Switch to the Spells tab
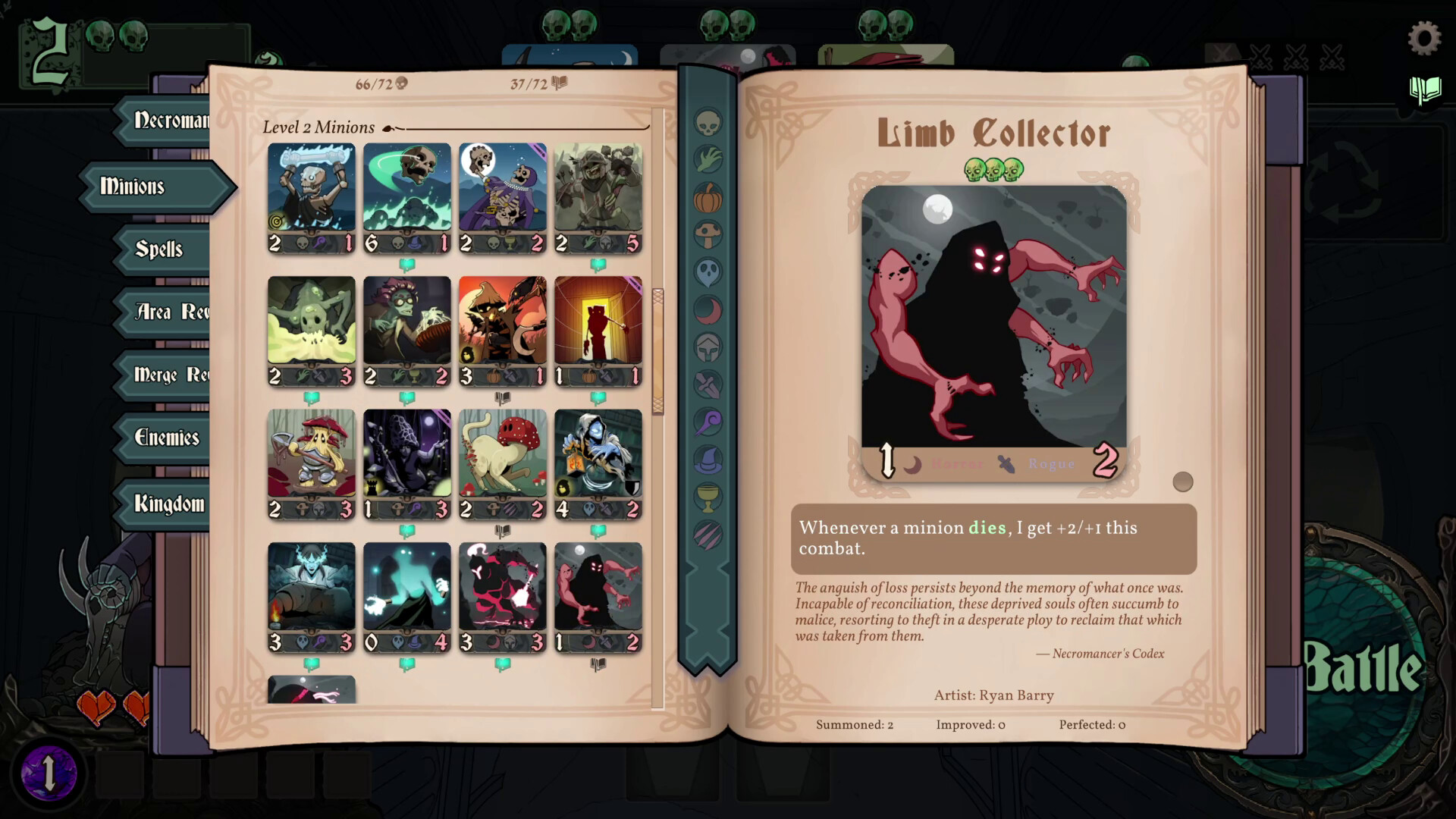This screenshot has width=1456, height=819. point(159,249)
